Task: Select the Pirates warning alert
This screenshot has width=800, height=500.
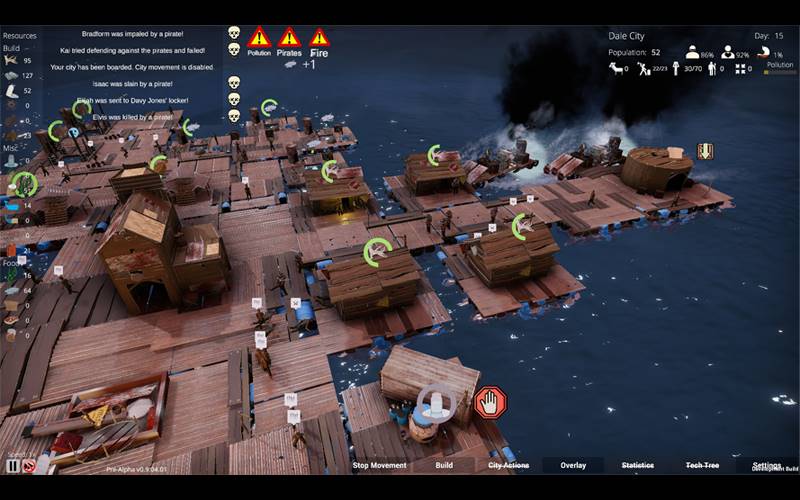Action: tap(289, 40)
